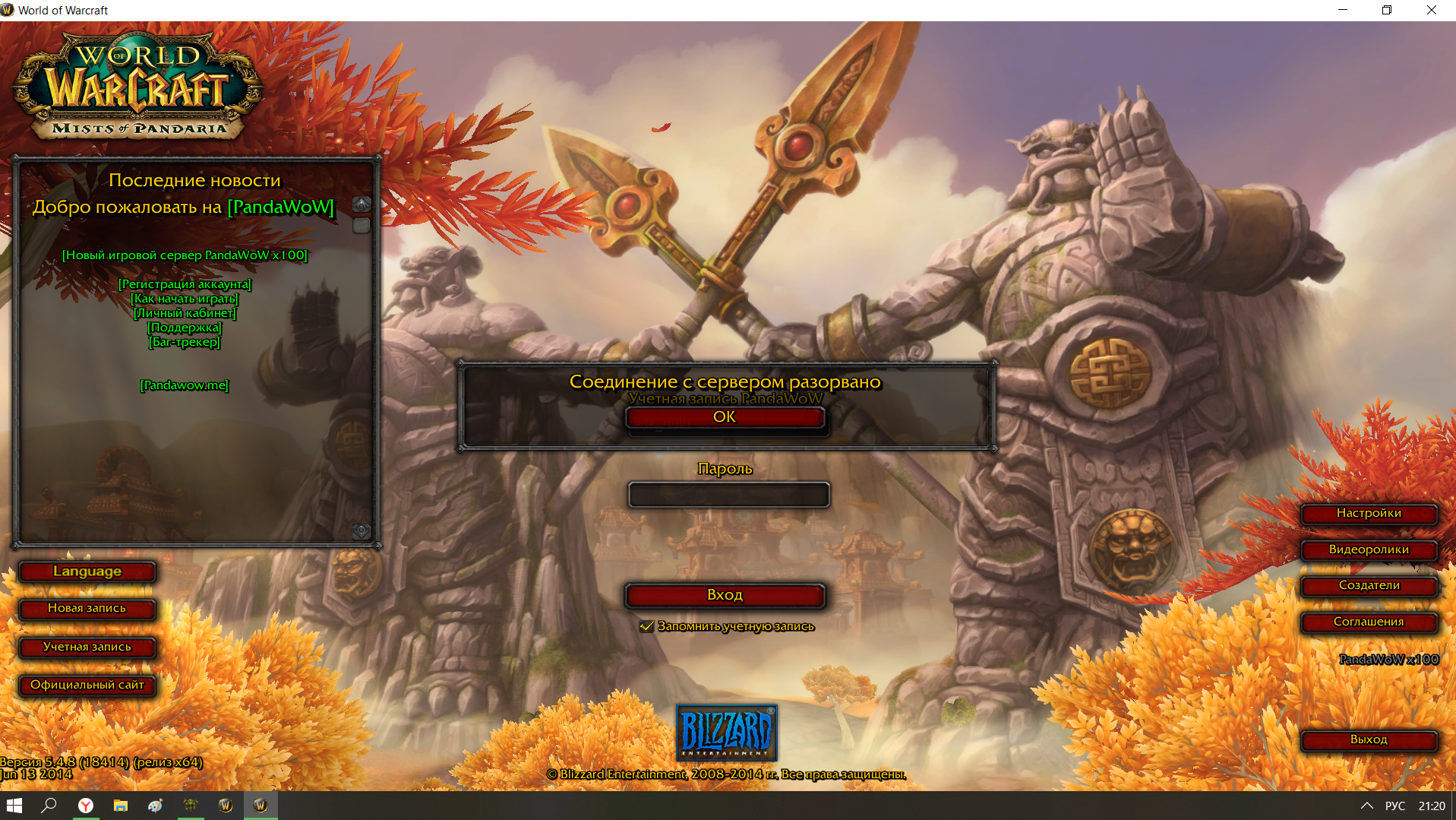Open the Pandawow.me link
1456x820 pixels.
click(185, 385)
